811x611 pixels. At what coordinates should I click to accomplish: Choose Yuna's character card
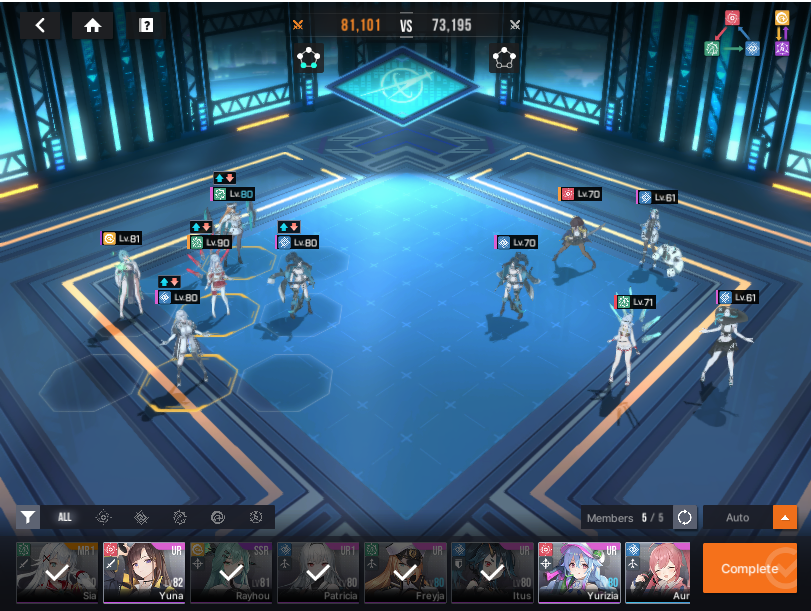tap(144, 573)
